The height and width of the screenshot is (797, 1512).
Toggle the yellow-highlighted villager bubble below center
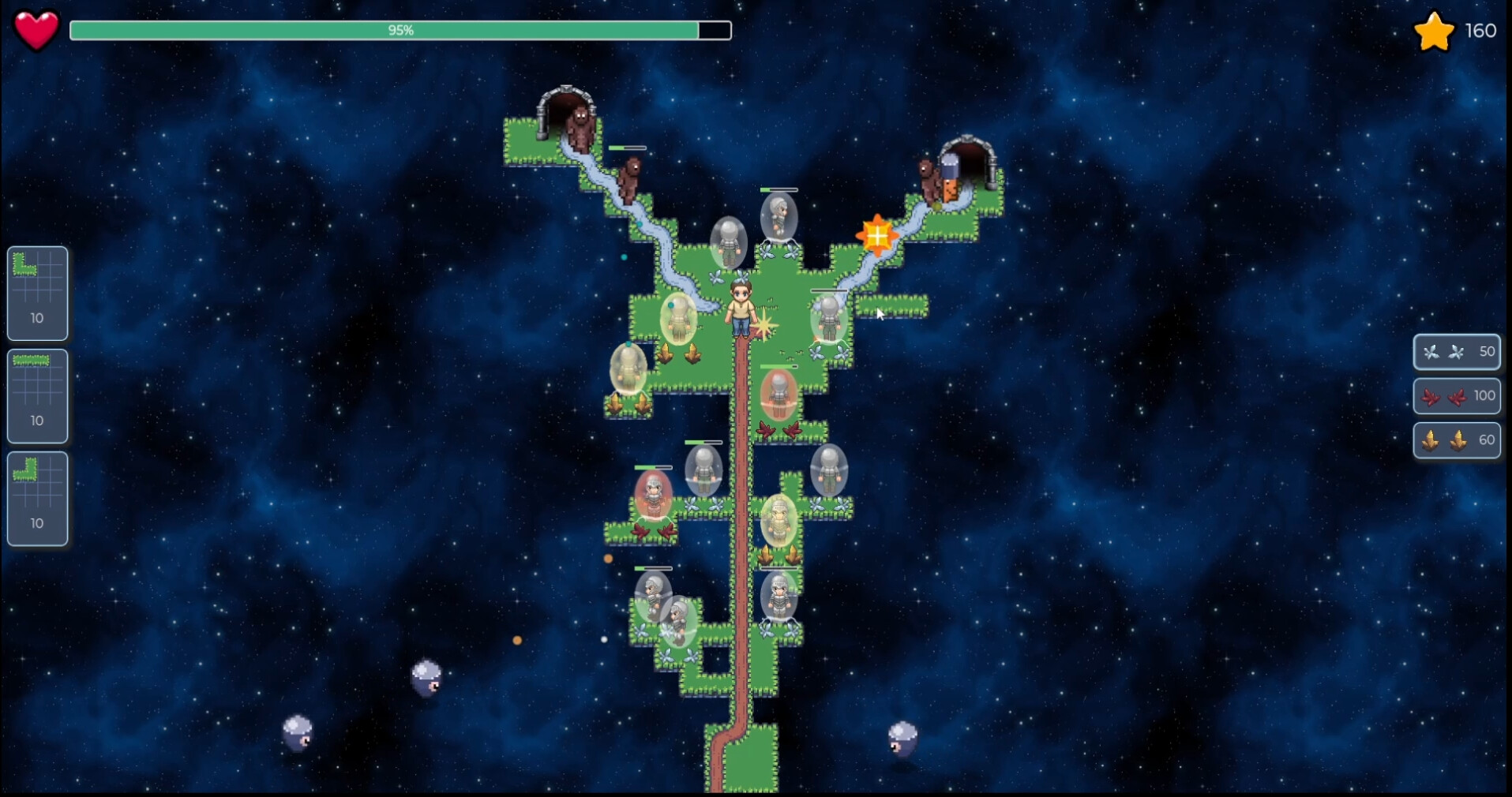click(779, 517)
